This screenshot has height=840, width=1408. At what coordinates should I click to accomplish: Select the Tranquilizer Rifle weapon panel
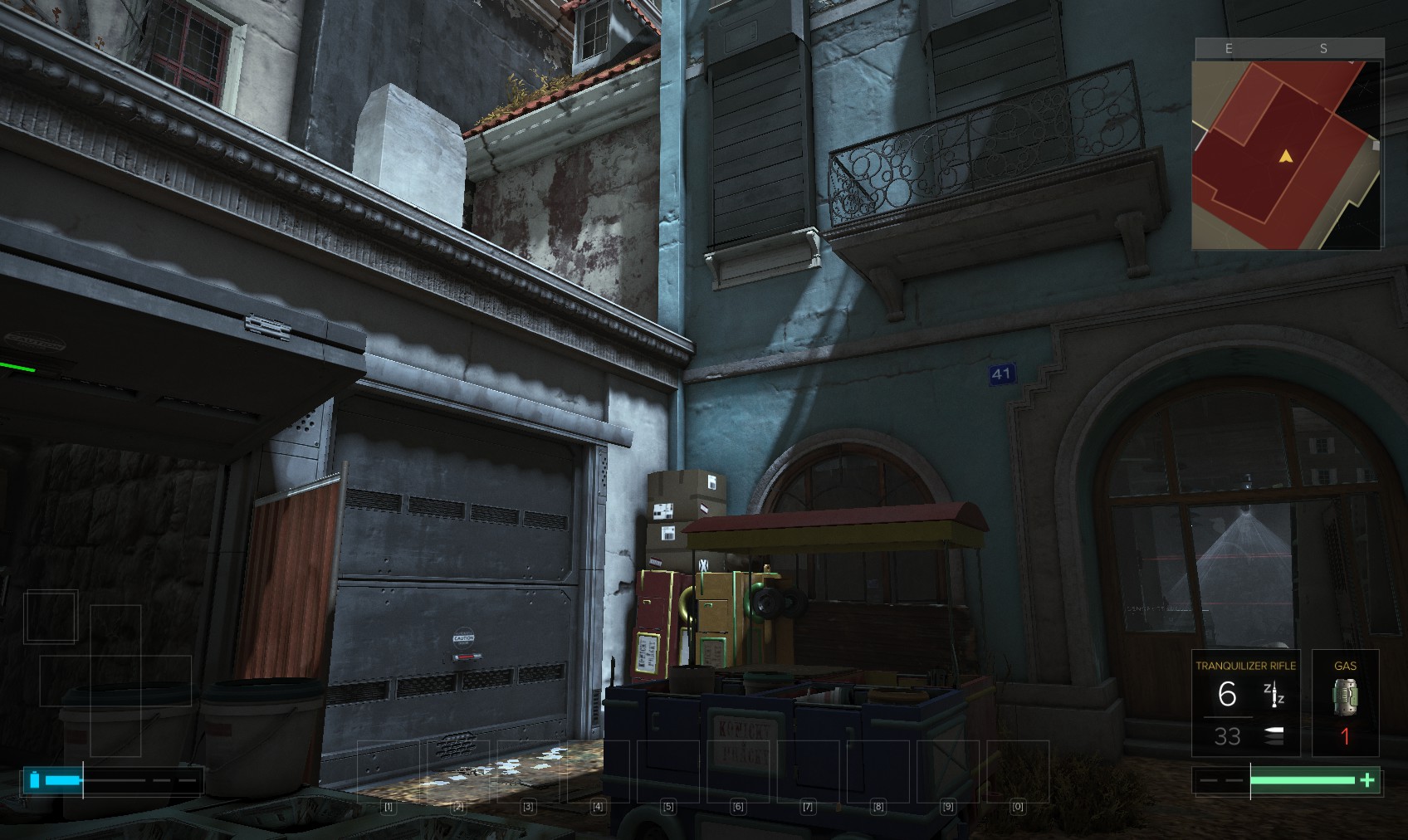1245,702
